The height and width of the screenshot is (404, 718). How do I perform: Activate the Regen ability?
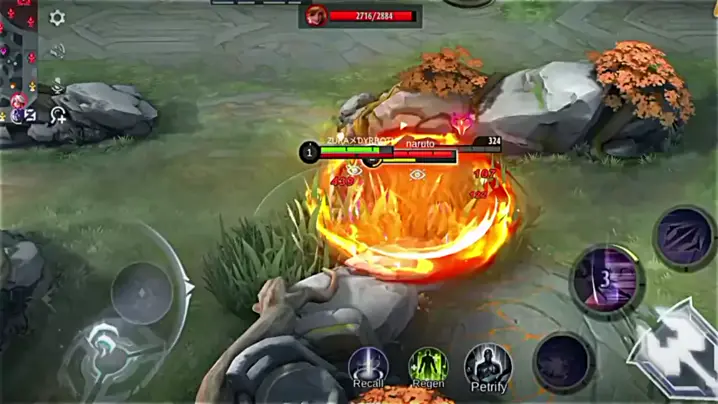(428, 365)
